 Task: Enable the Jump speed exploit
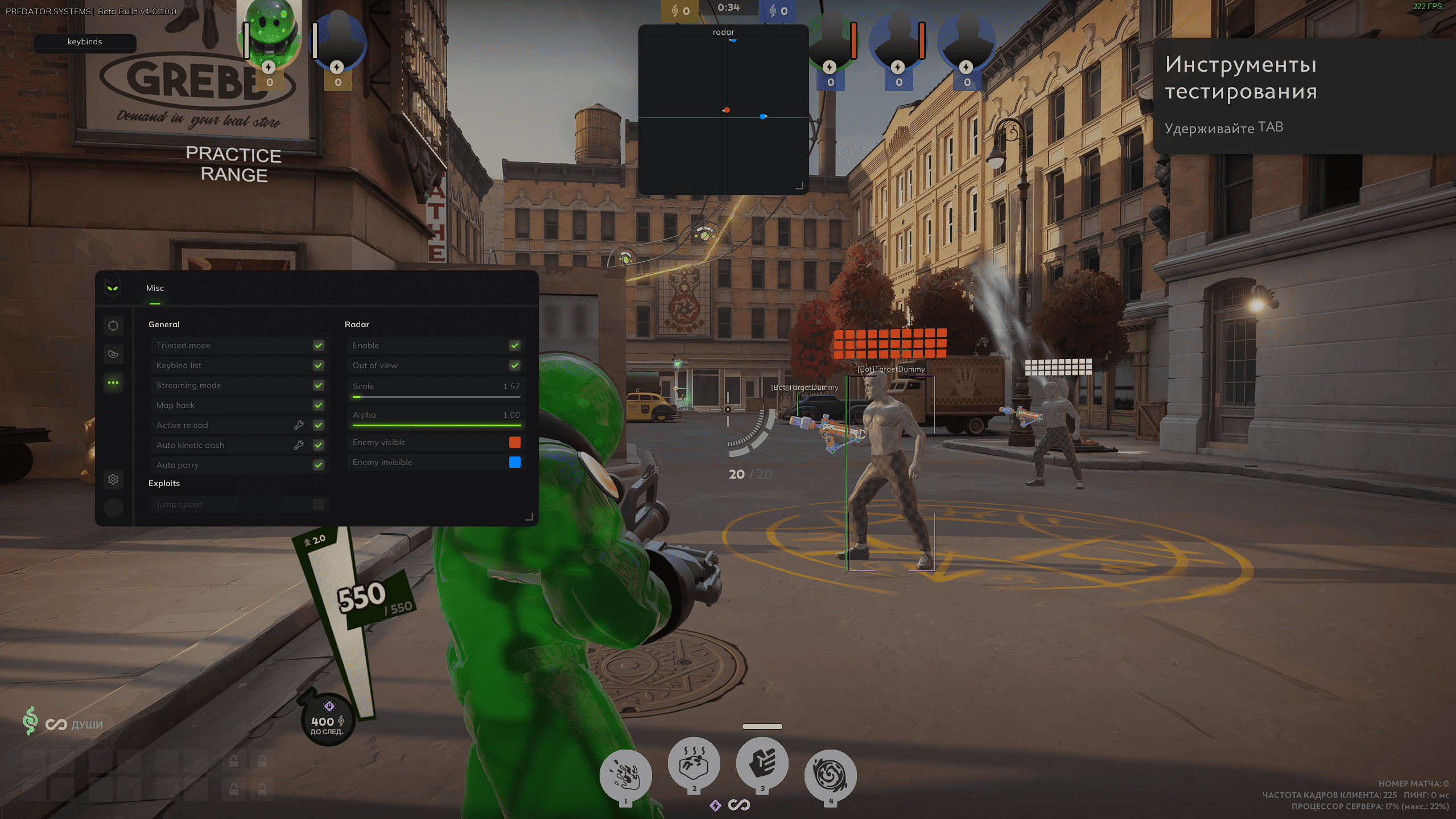(x=319, y=504)
